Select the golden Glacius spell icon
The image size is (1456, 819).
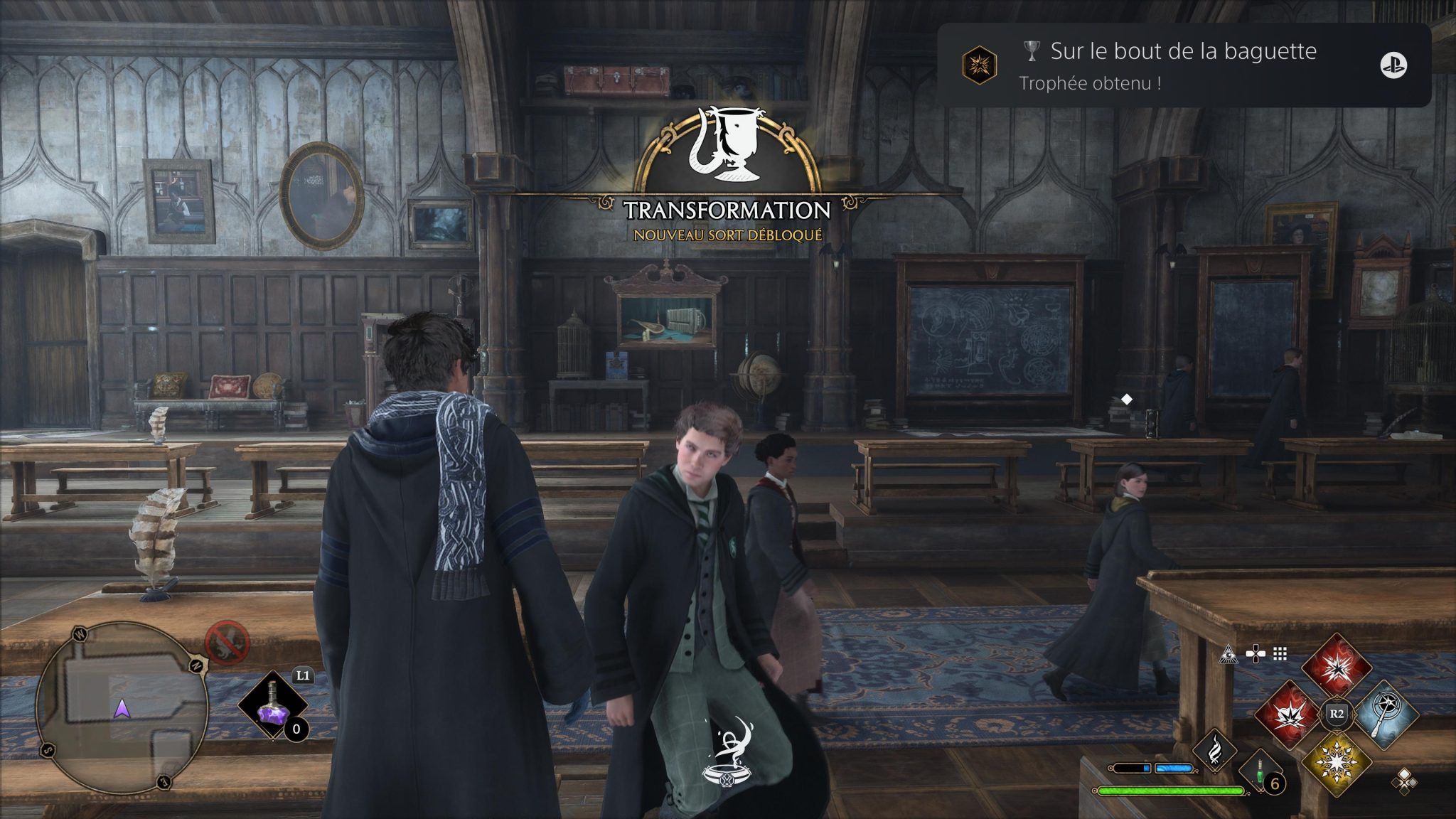click(x=1336, y=763)
